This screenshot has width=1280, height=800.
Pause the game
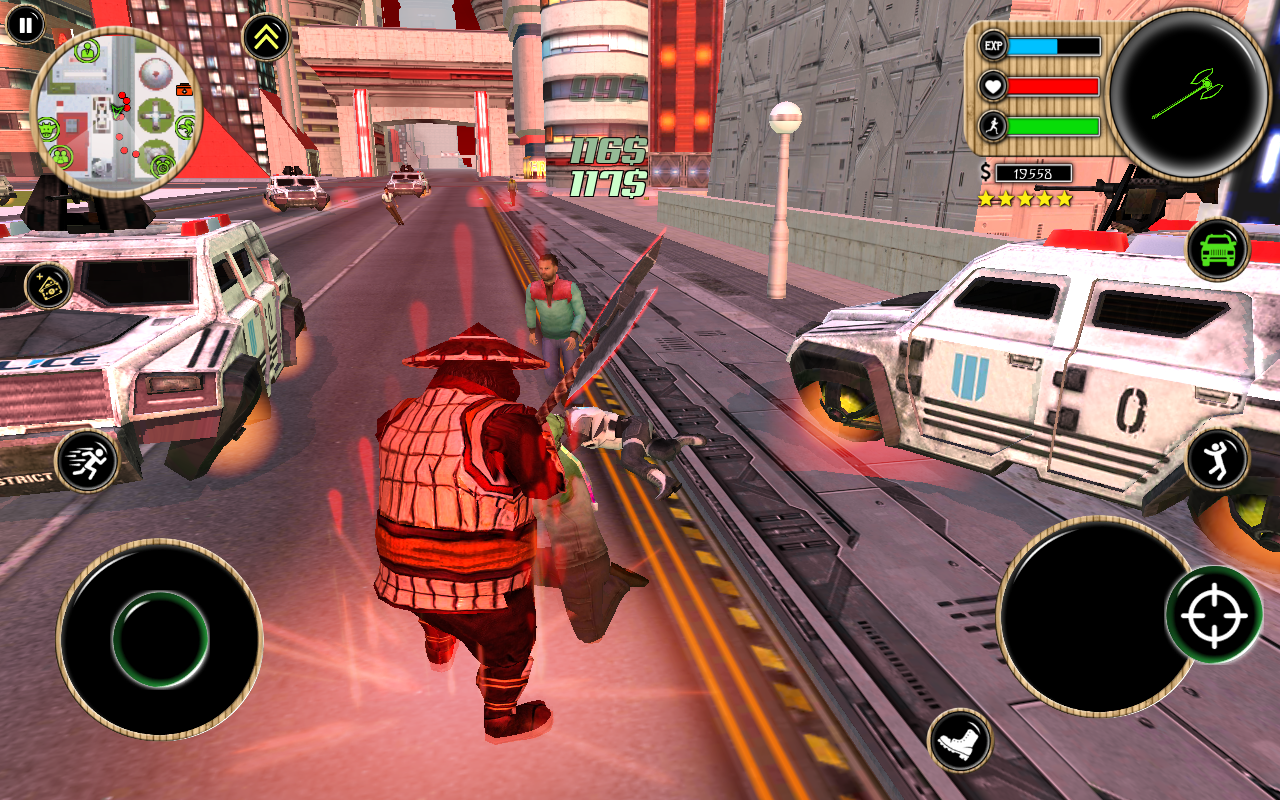coord(25,24)
